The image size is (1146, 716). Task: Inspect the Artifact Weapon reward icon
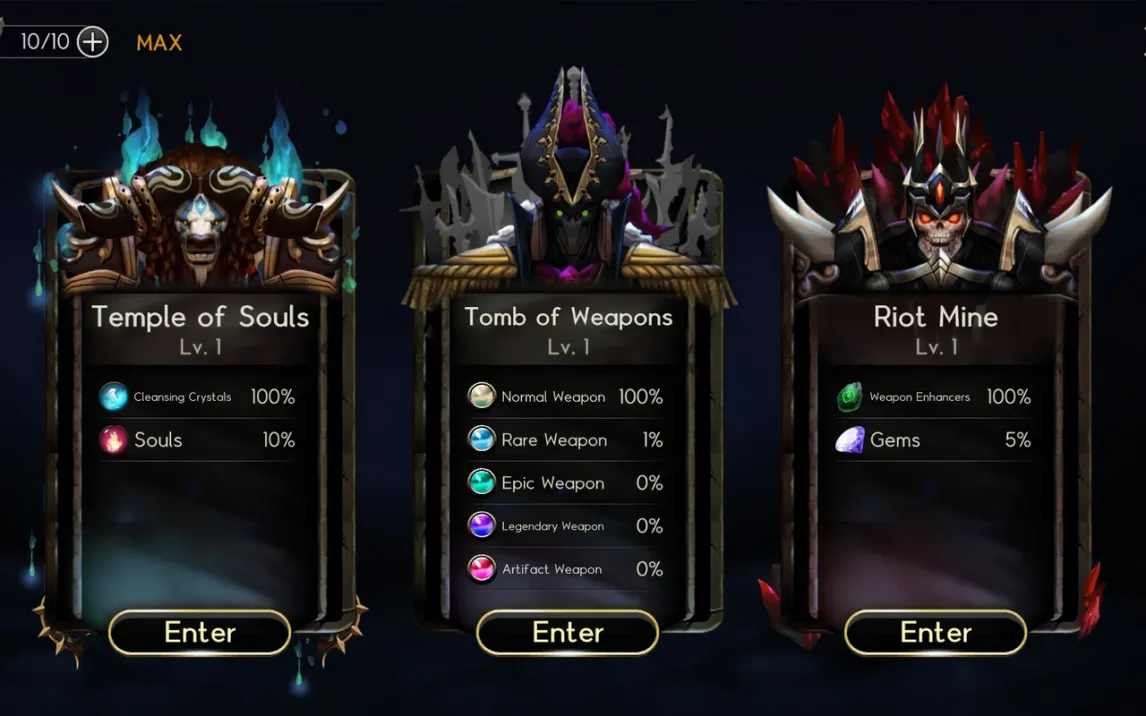(482, 569)
